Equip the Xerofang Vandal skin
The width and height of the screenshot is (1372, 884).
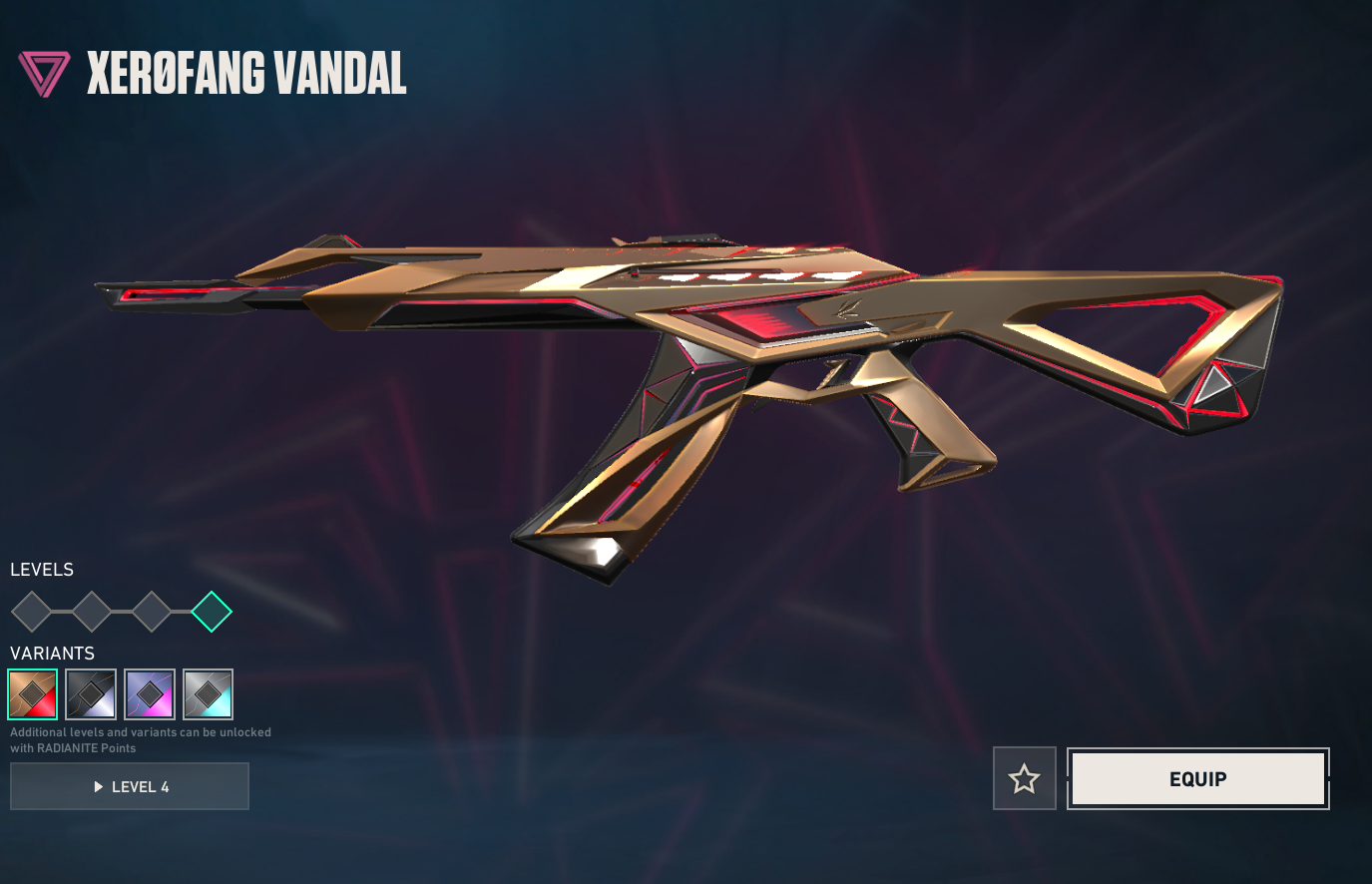(1197, 778)
